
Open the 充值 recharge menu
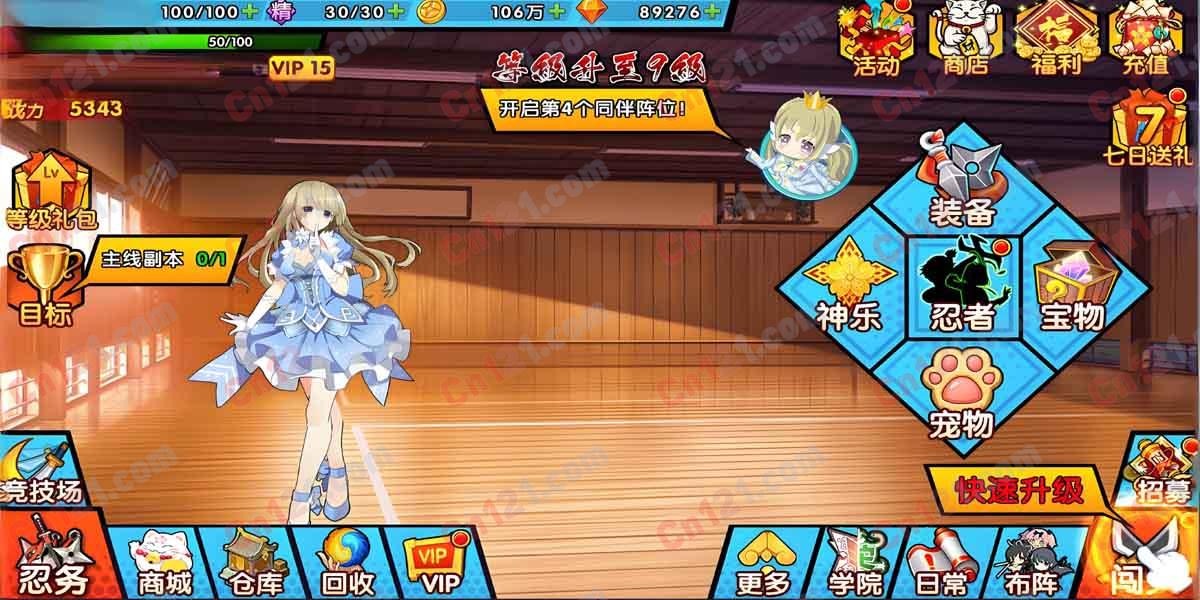[1145, 40]
